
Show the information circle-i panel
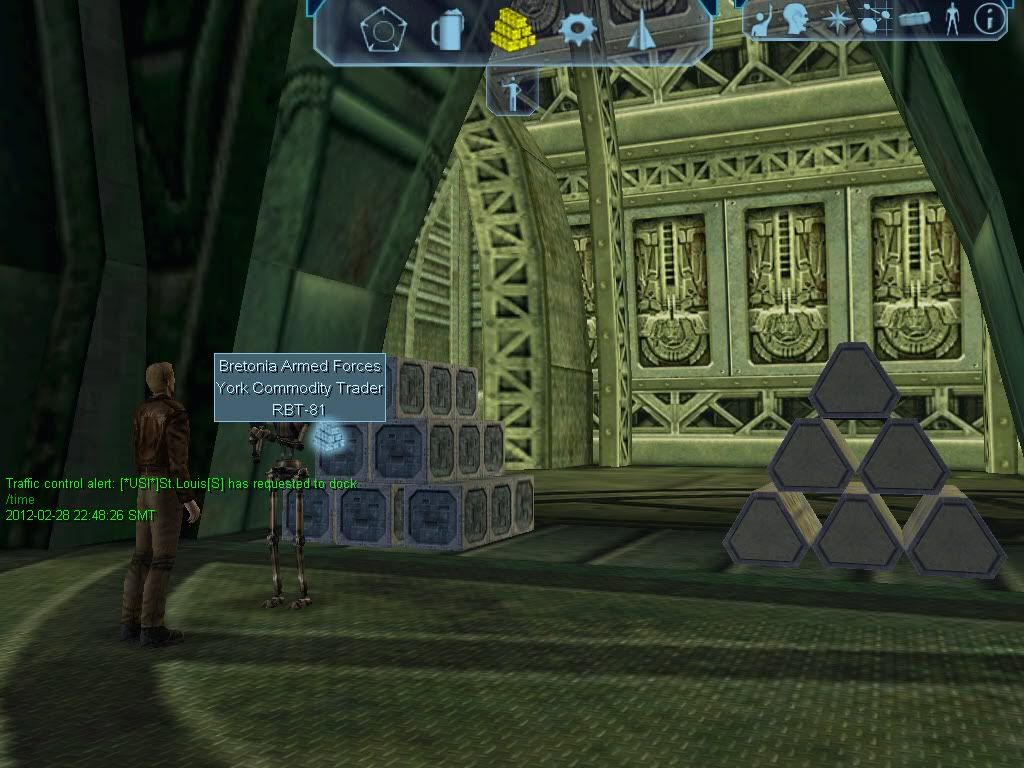point(989,18)
